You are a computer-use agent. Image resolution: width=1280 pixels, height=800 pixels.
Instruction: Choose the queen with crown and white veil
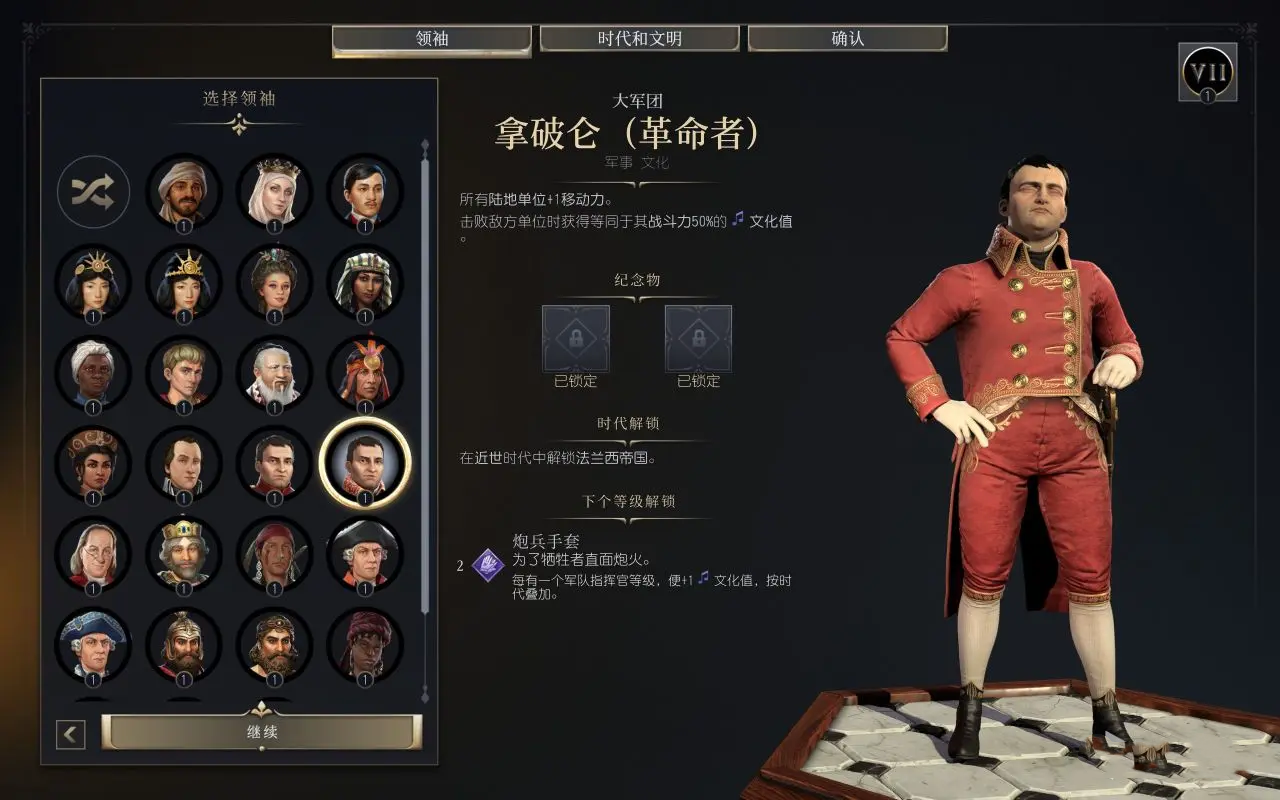(x=274, y=192)
